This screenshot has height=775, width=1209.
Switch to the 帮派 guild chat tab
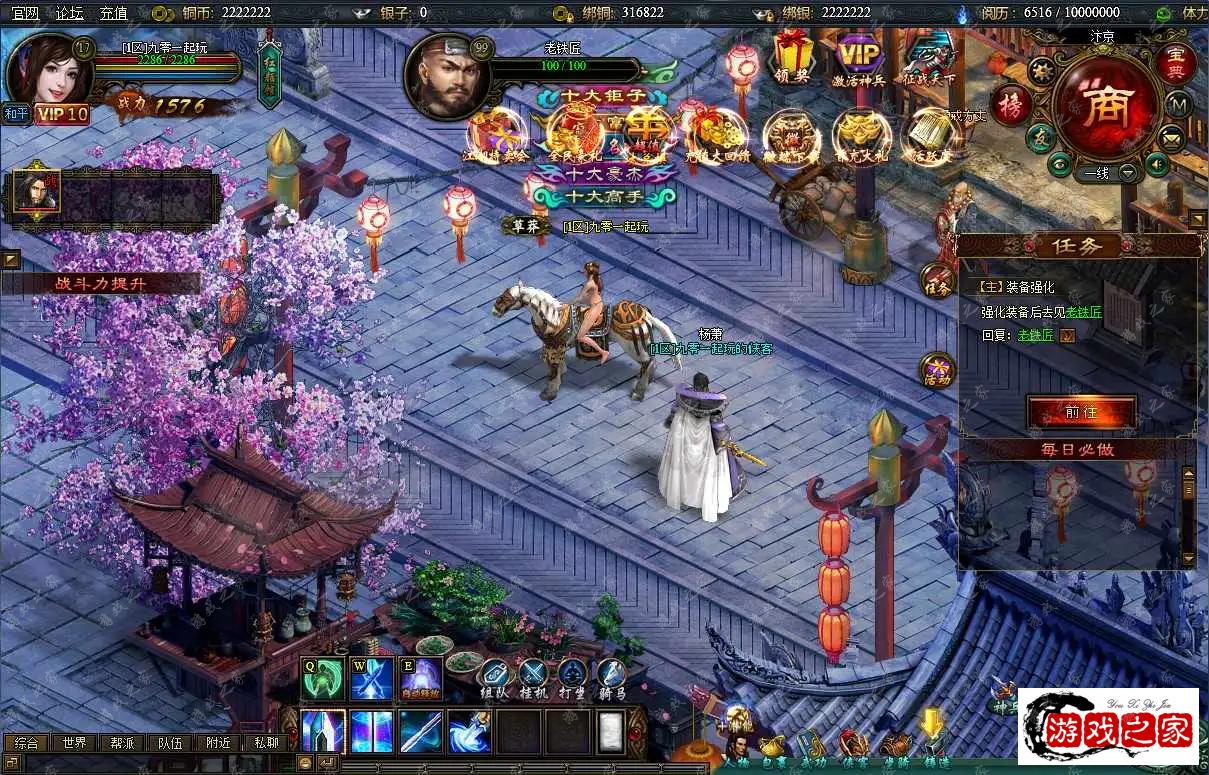(x=122, y=743)
